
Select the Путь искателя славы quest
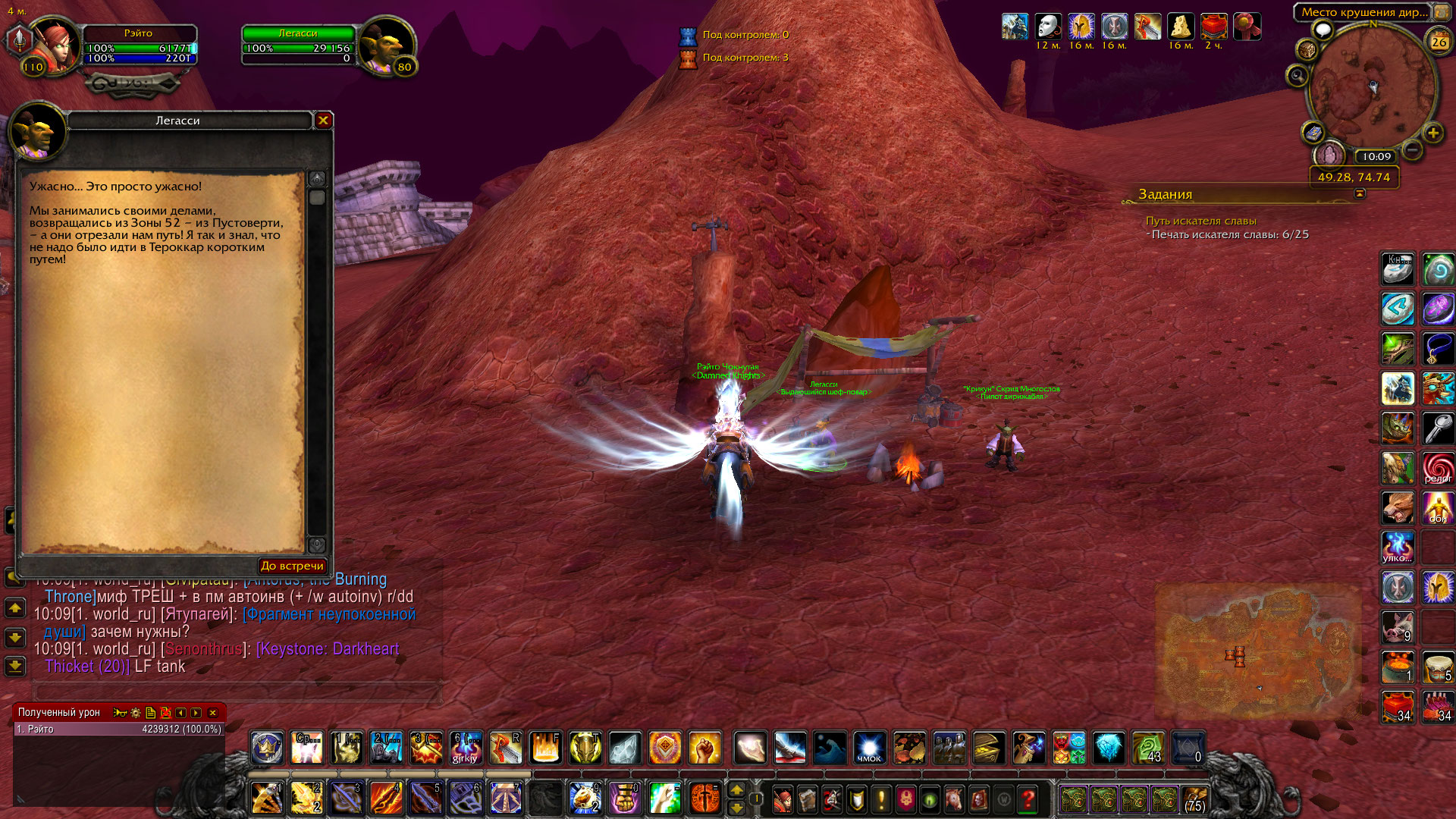[x=1200, y=221]
